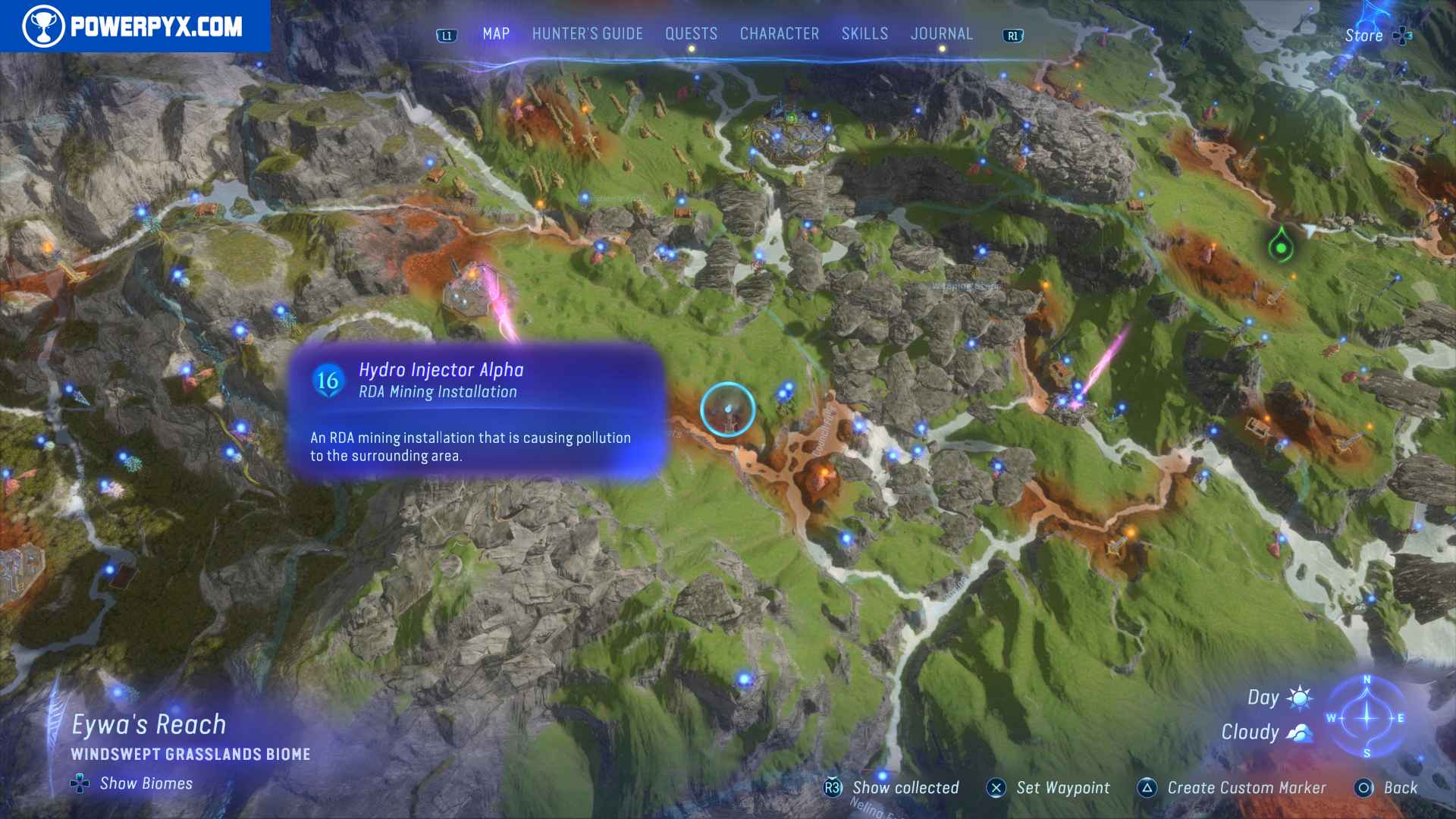Toggle Show Biomes
Image resolution: width=1456 pixels, height=819 pixels.
click(x=146, y=783)
